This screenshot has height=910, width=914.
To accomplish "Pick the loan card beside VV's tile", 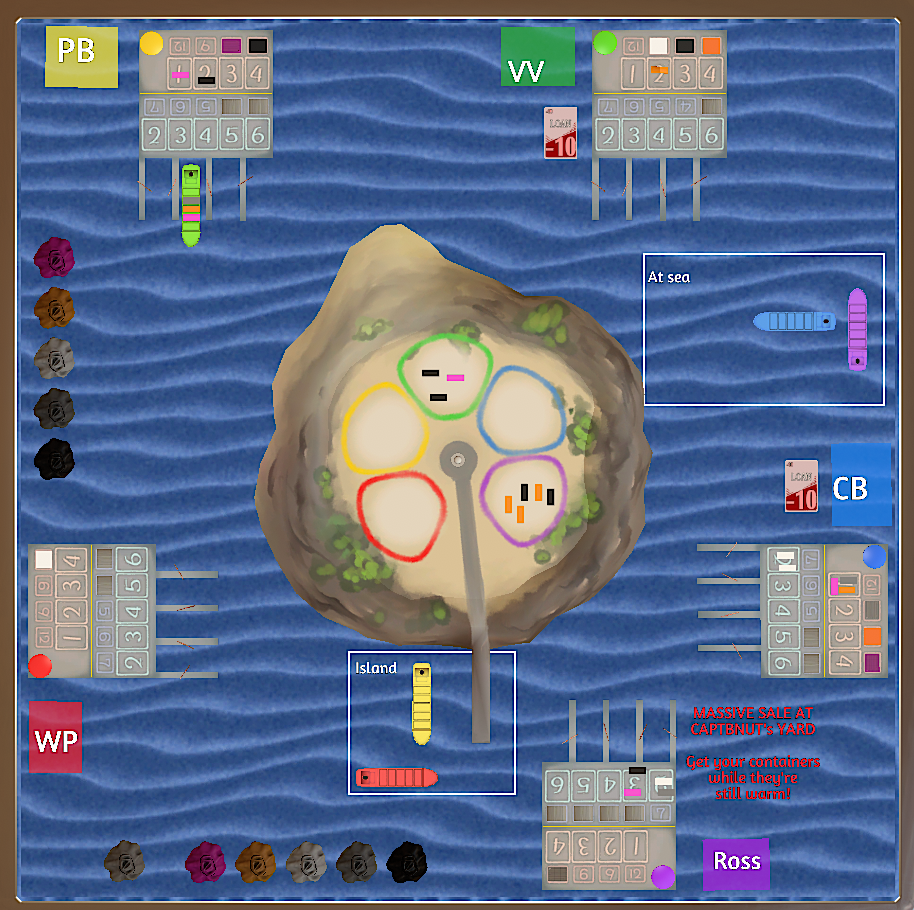I will pos(561,132).
